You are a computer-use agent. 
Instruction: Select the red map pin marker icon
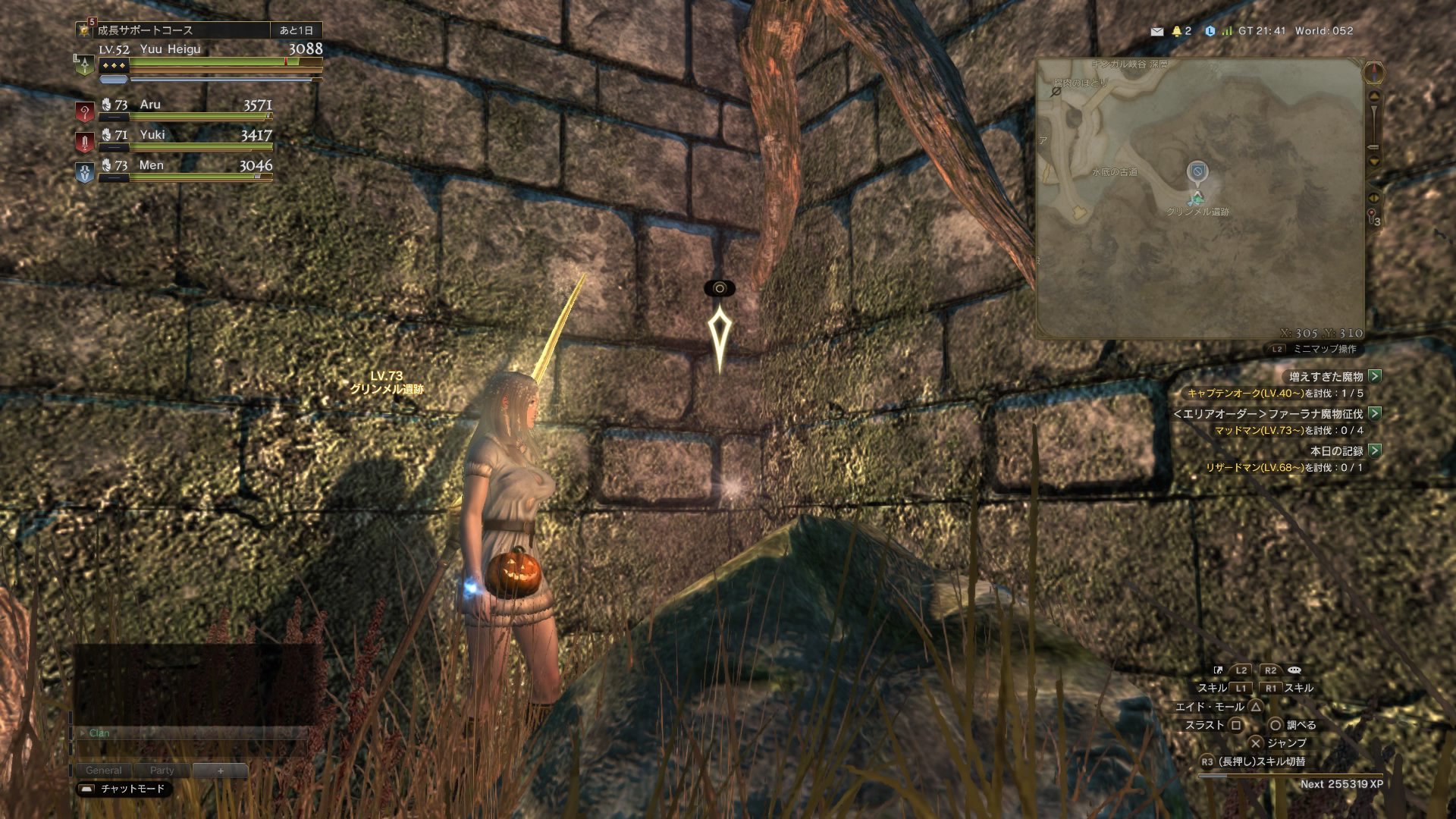(x=1372, y=215)
